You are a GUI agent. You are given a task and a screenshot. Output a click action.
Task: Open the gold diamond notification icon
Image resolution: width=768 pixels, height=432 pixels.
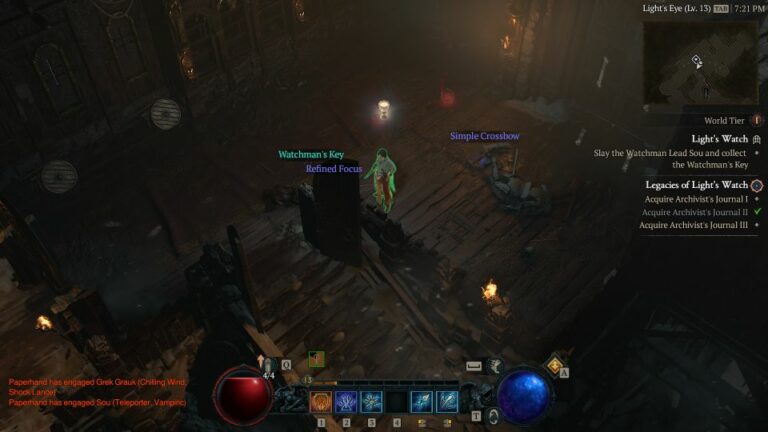click(555, 366)
